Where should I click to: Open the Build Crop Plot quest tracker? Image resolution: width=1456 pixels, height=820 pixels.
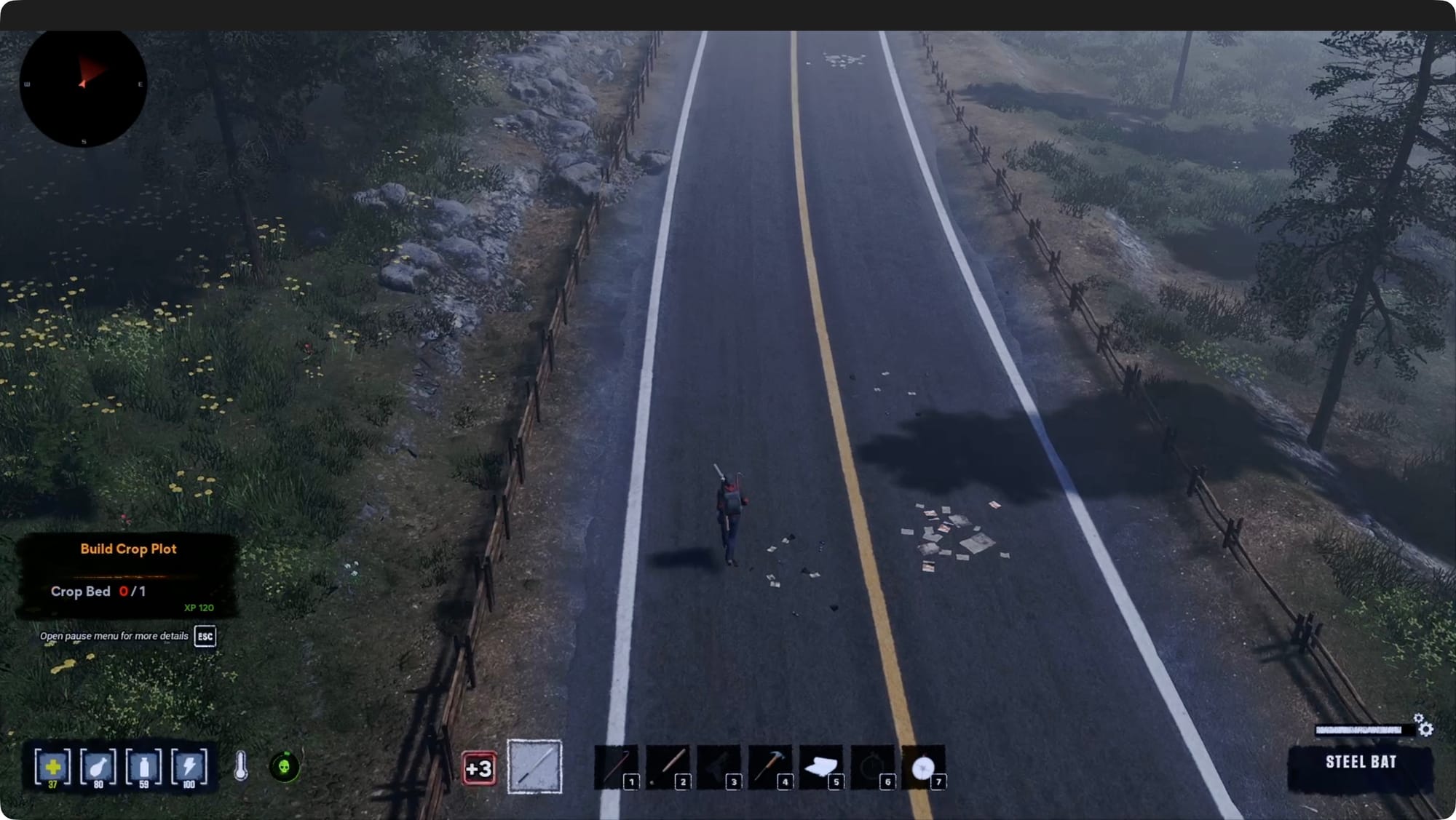click(x=128, y=549)
